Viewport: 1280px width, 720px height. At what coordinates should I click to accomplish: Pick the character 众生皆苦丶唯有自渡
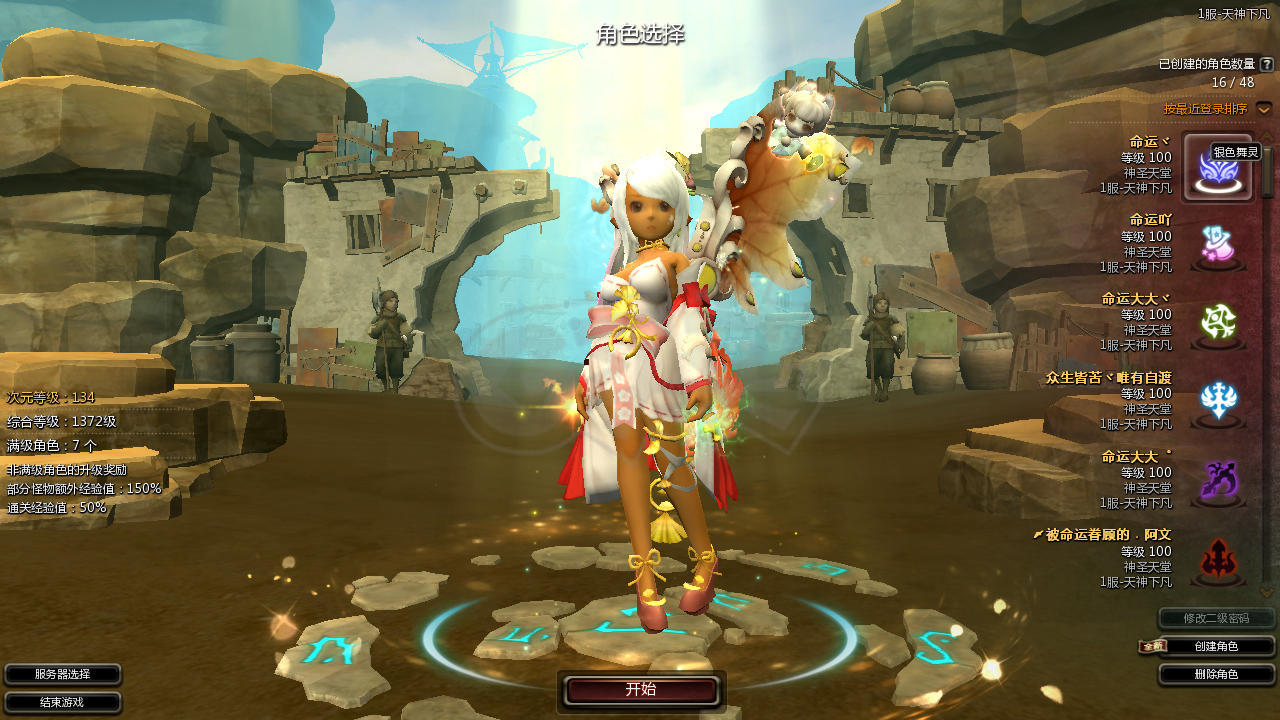pyautogui.click(x=1218, y=402)
